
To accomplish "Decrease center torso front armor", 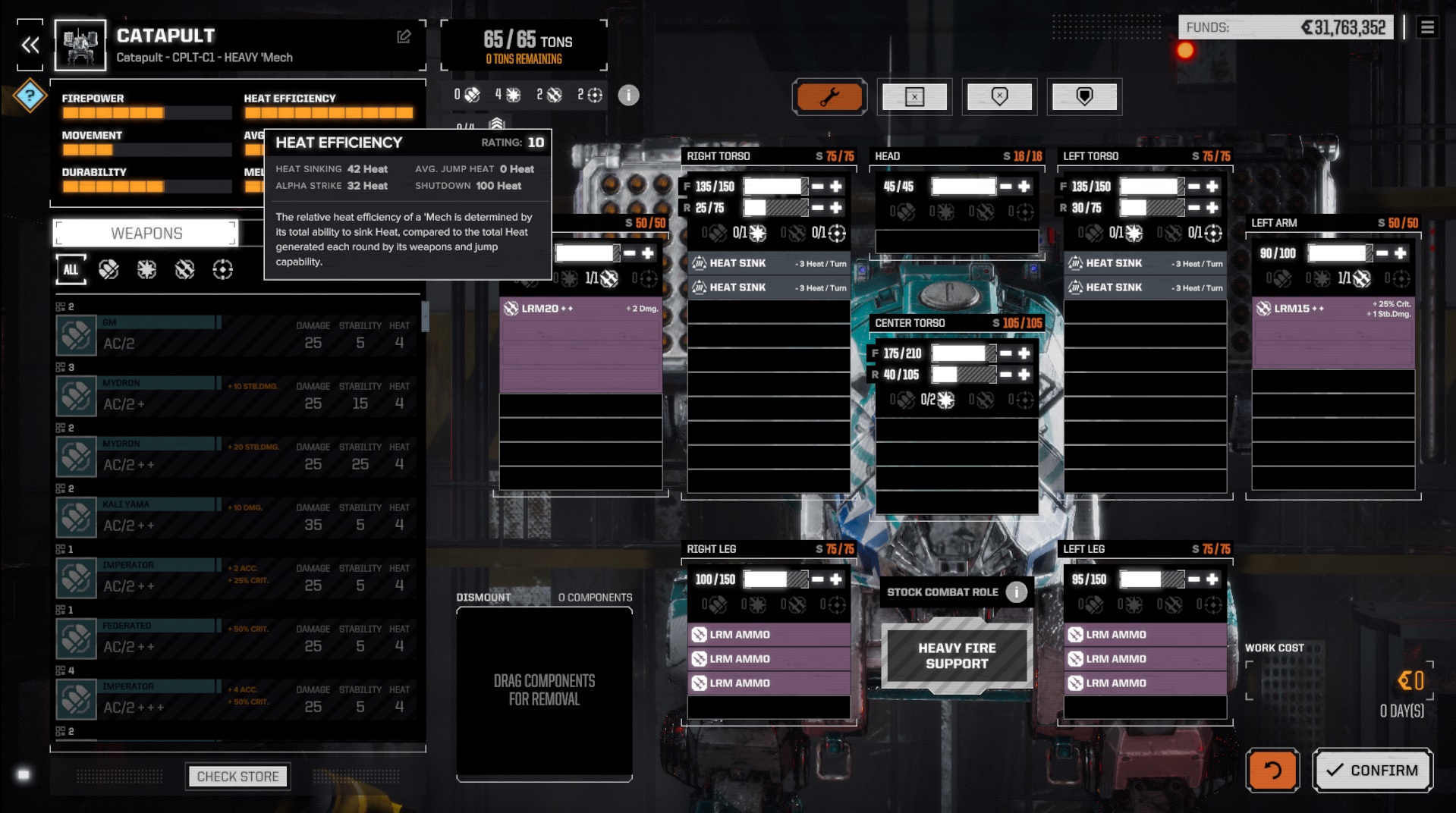I will 1005,353.
